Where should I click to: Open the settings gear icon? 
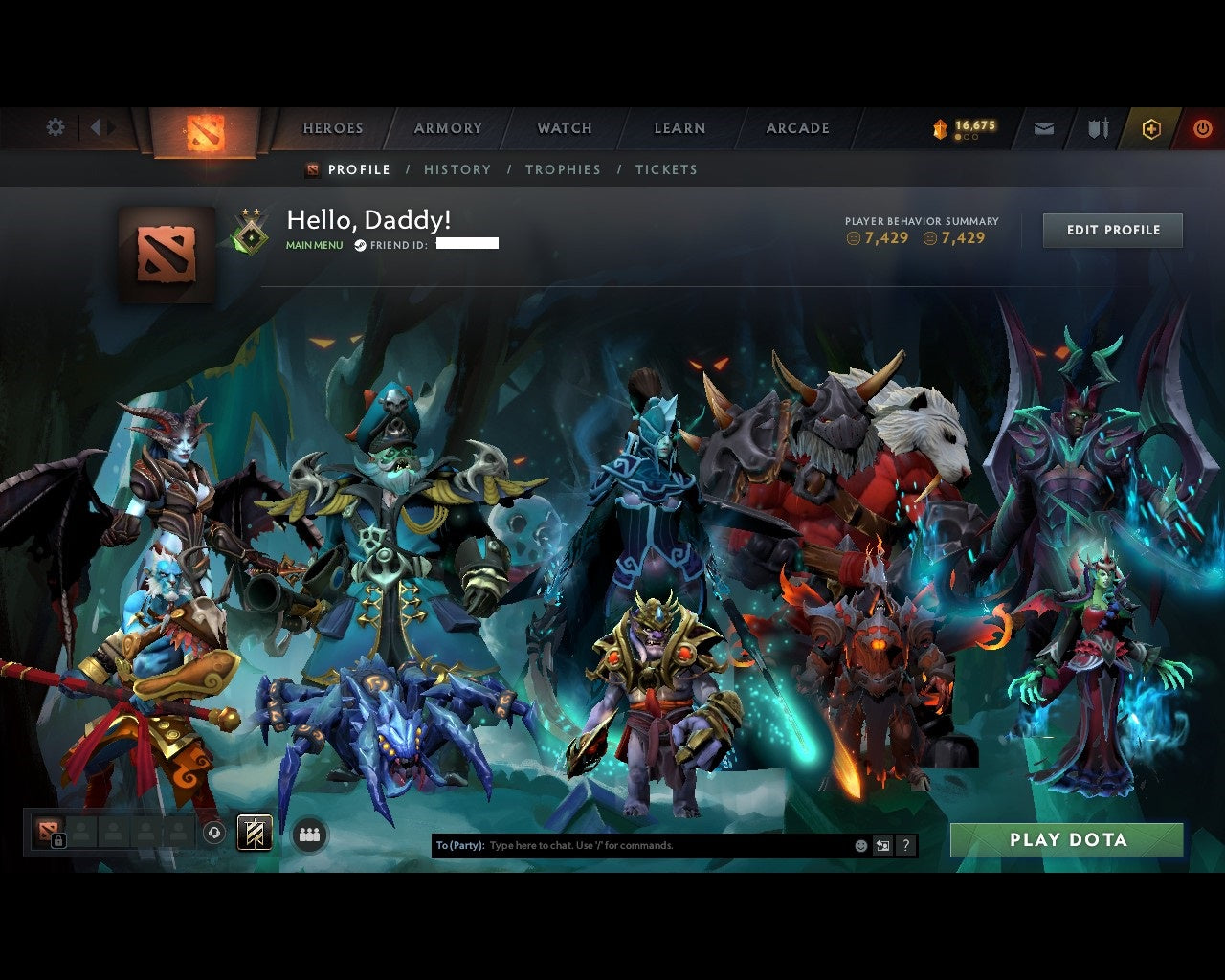pos(56,126)
